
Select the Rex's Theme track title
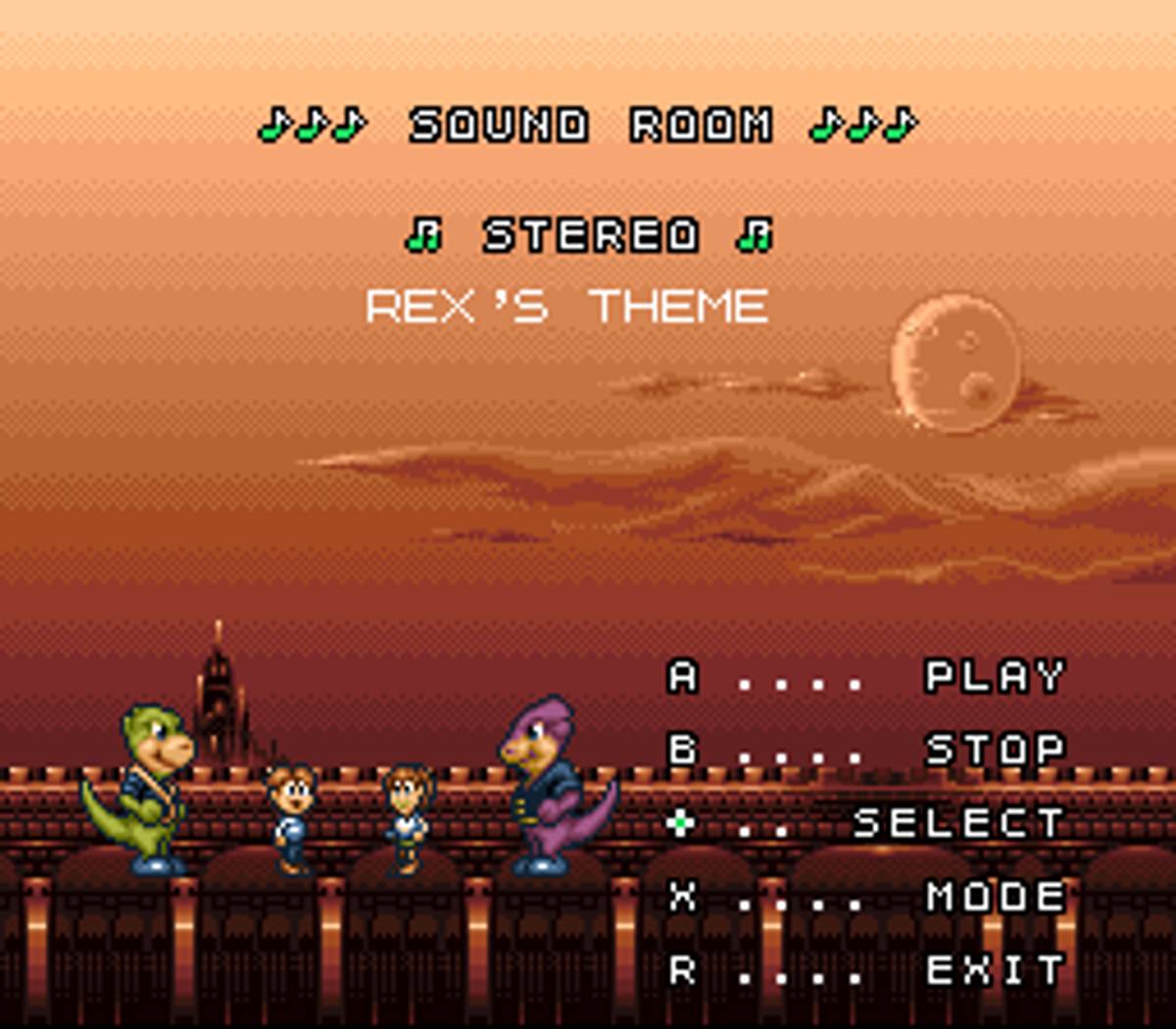[x=566, y=307]
